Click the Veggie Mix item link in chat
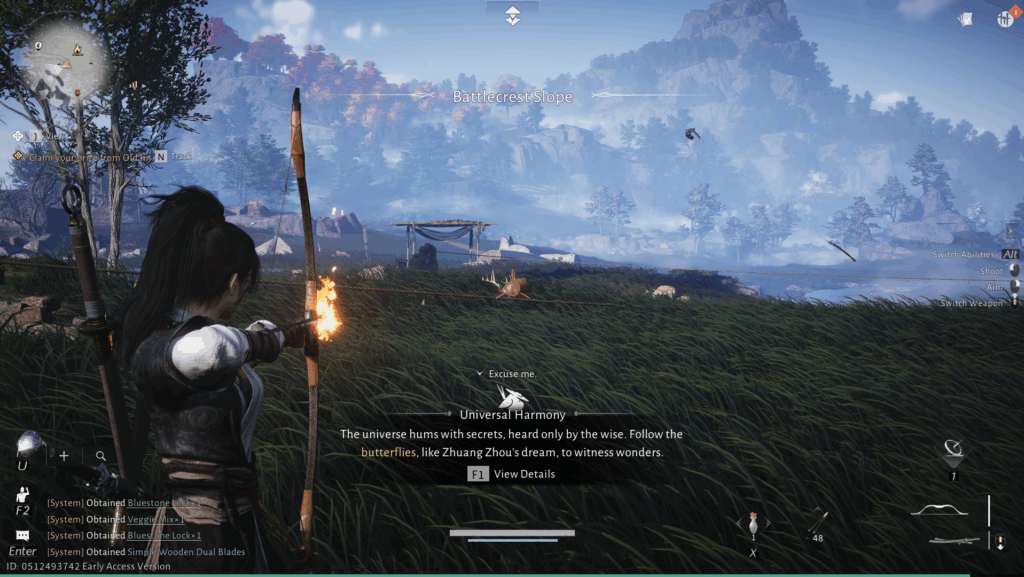 tap(155, 519)
